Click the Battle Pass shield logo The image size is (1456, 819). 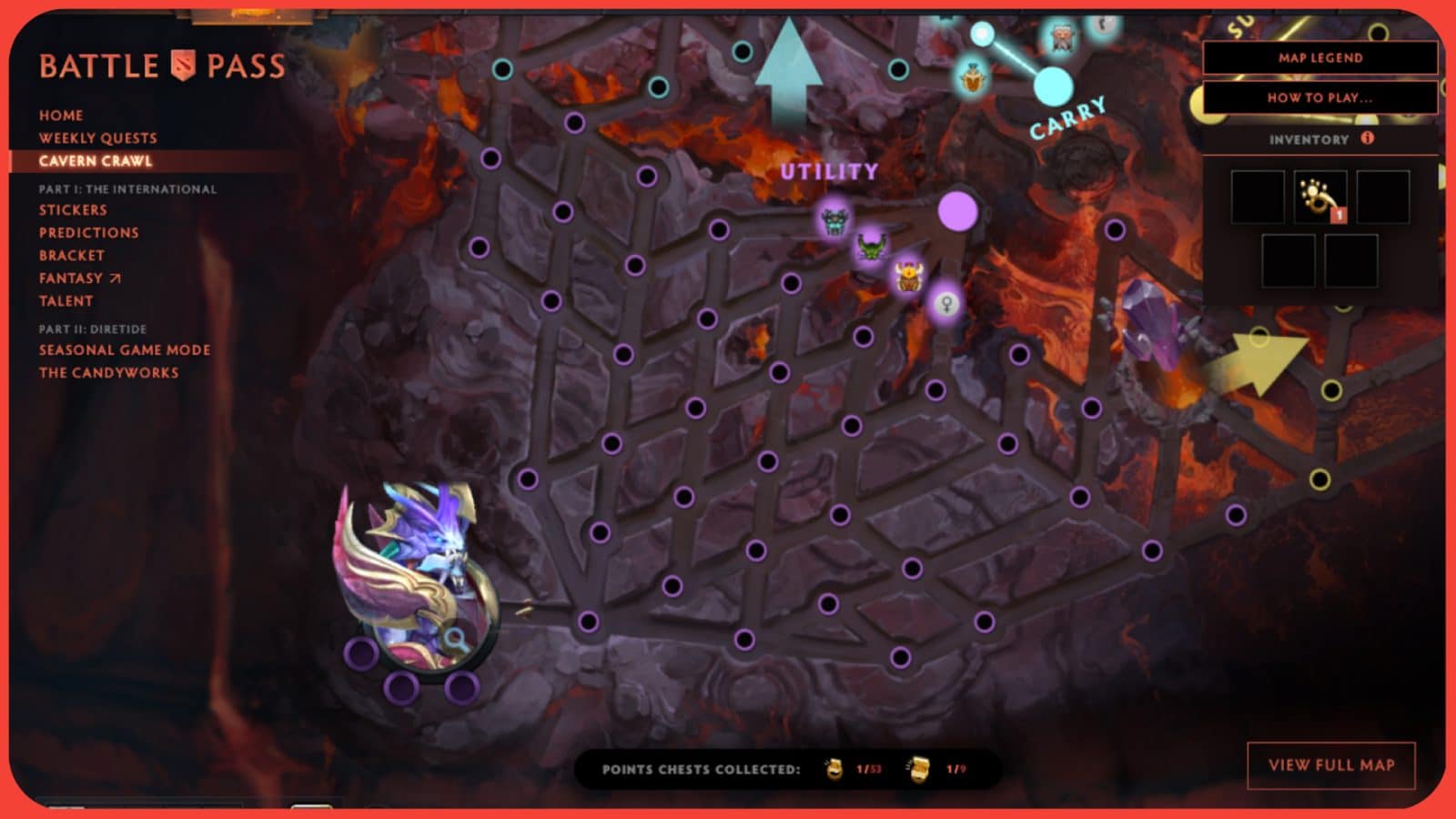pos(182,64)
